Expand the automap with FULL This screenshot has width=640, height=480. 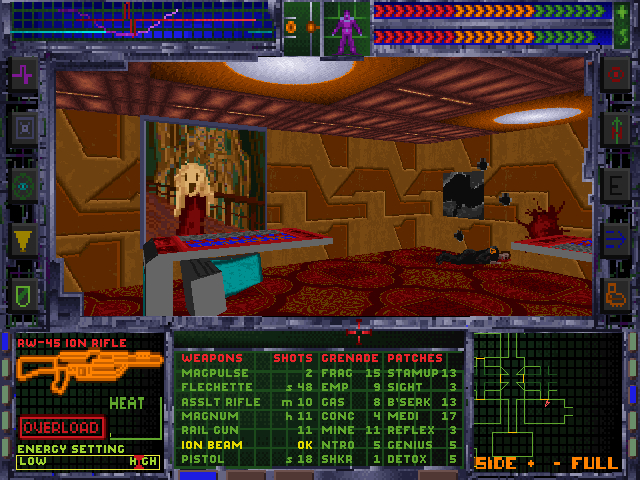click(594, 463)
